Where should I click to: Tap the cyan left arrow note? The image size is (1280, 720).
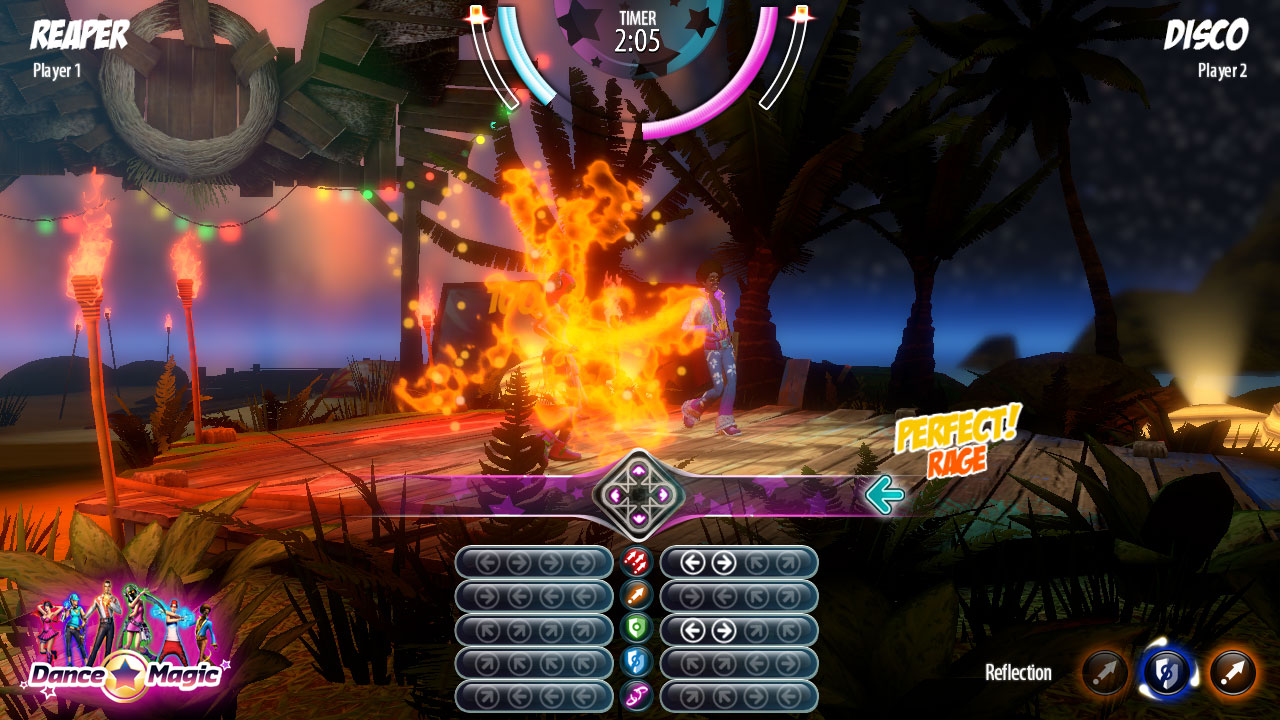(x=885, y=494)
